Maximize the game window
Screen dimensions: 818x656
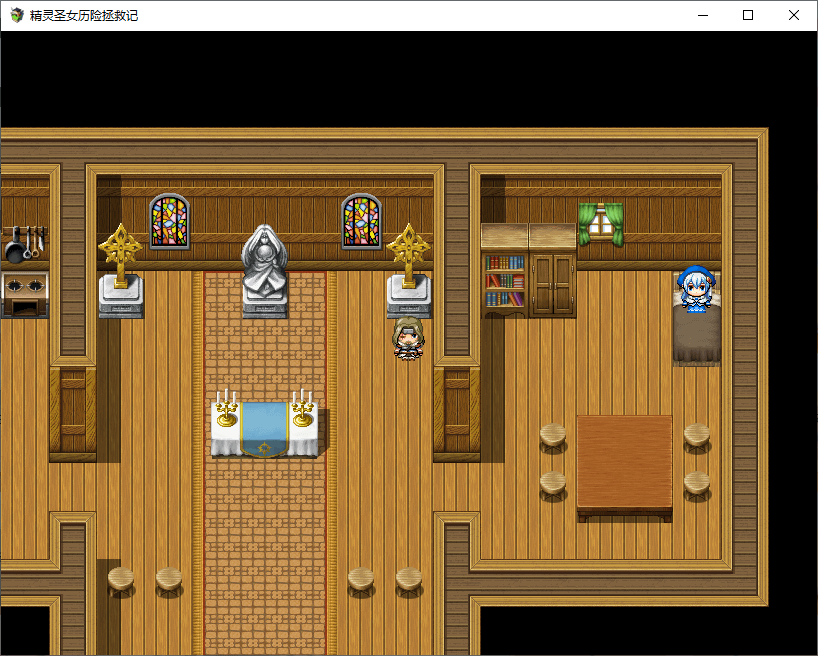[748, 15]
